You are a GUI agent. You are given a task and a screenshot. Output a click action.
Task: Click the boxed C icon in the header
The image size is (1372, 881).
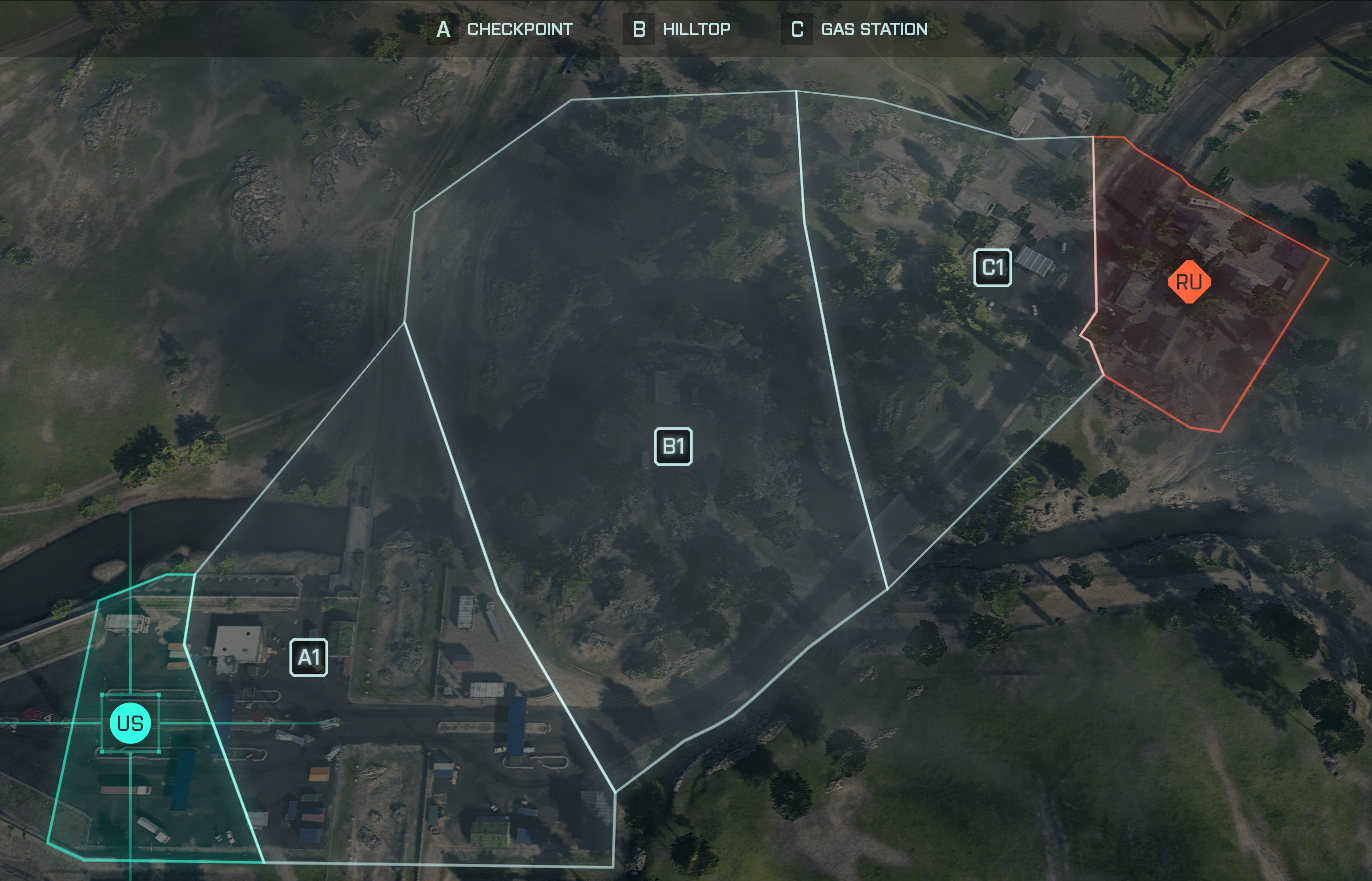(796, 29)
